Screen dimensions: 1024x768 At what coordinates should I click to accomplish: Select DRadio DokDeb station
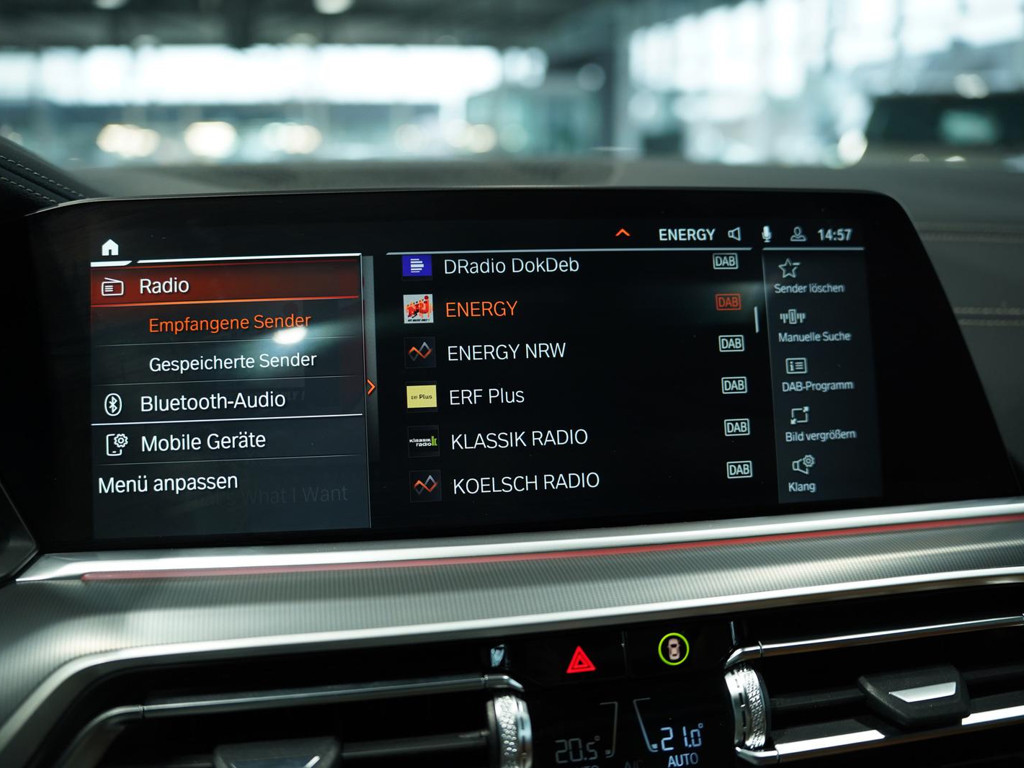pyautogui.click(x=510, y=266)
